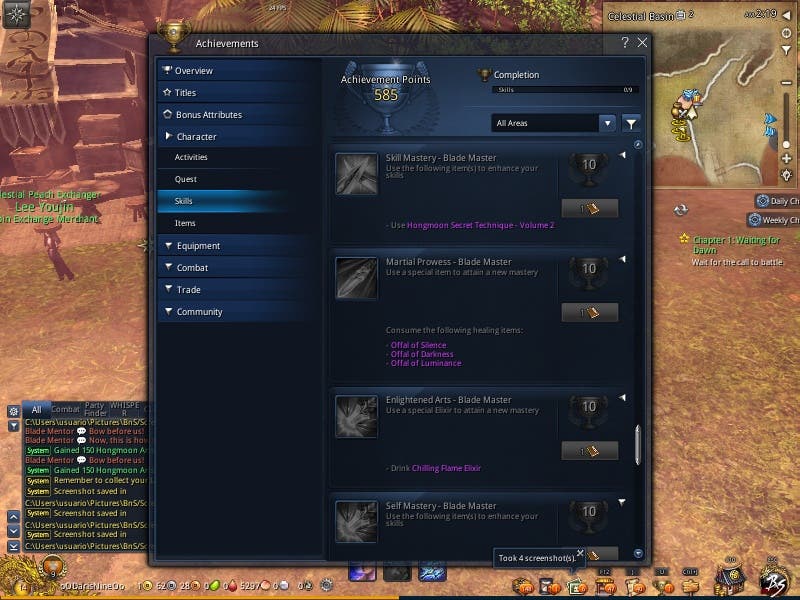
Task: Show Activities achievements
Action: [191, 158]
